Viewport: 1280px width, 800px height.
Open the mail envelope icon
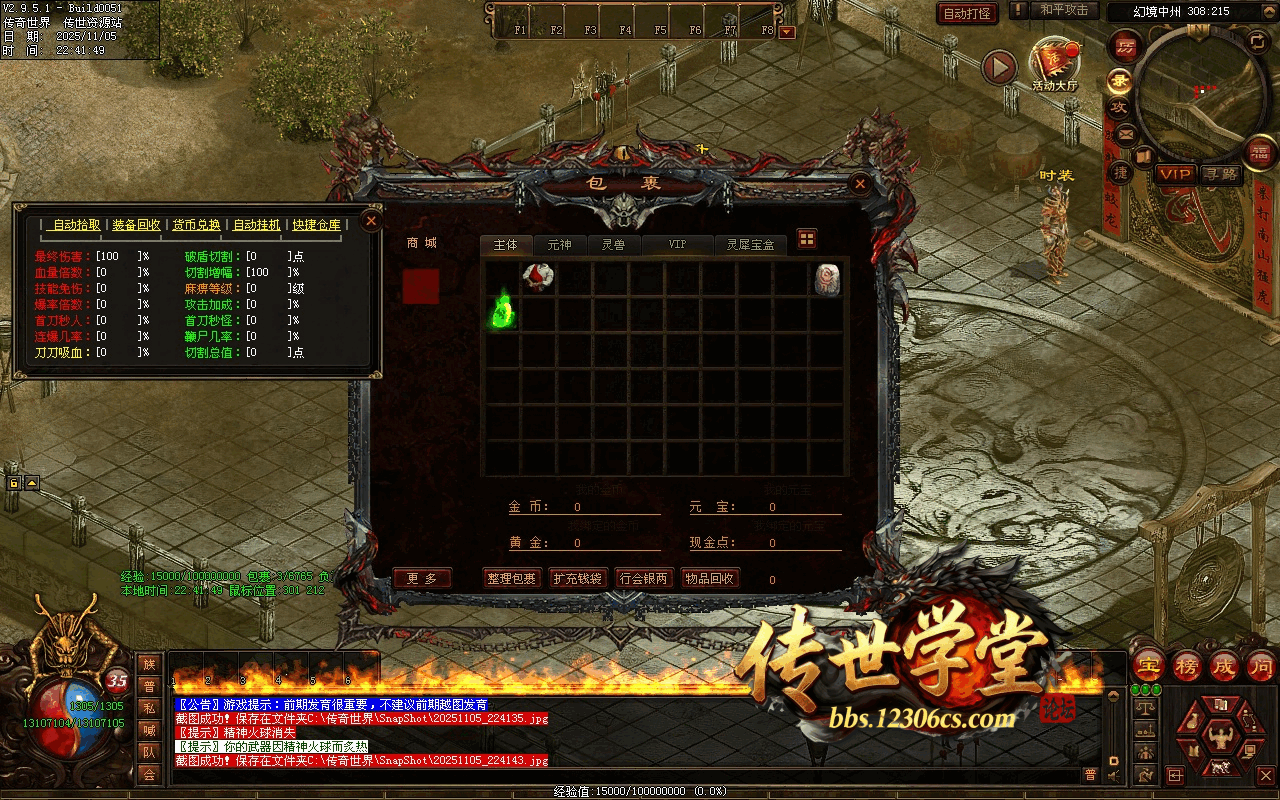[x=1126, y=132]
